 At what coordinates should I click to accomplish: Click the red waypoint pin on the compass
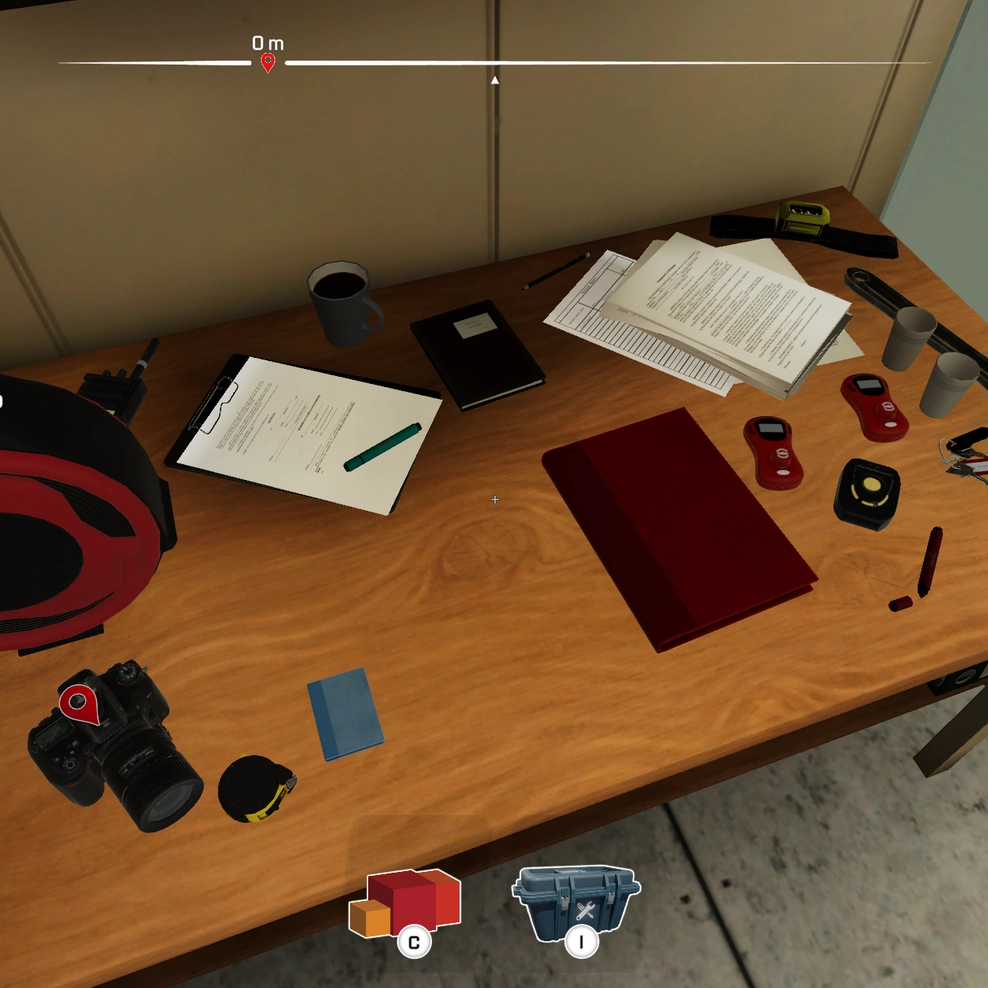tap(268, 63)
